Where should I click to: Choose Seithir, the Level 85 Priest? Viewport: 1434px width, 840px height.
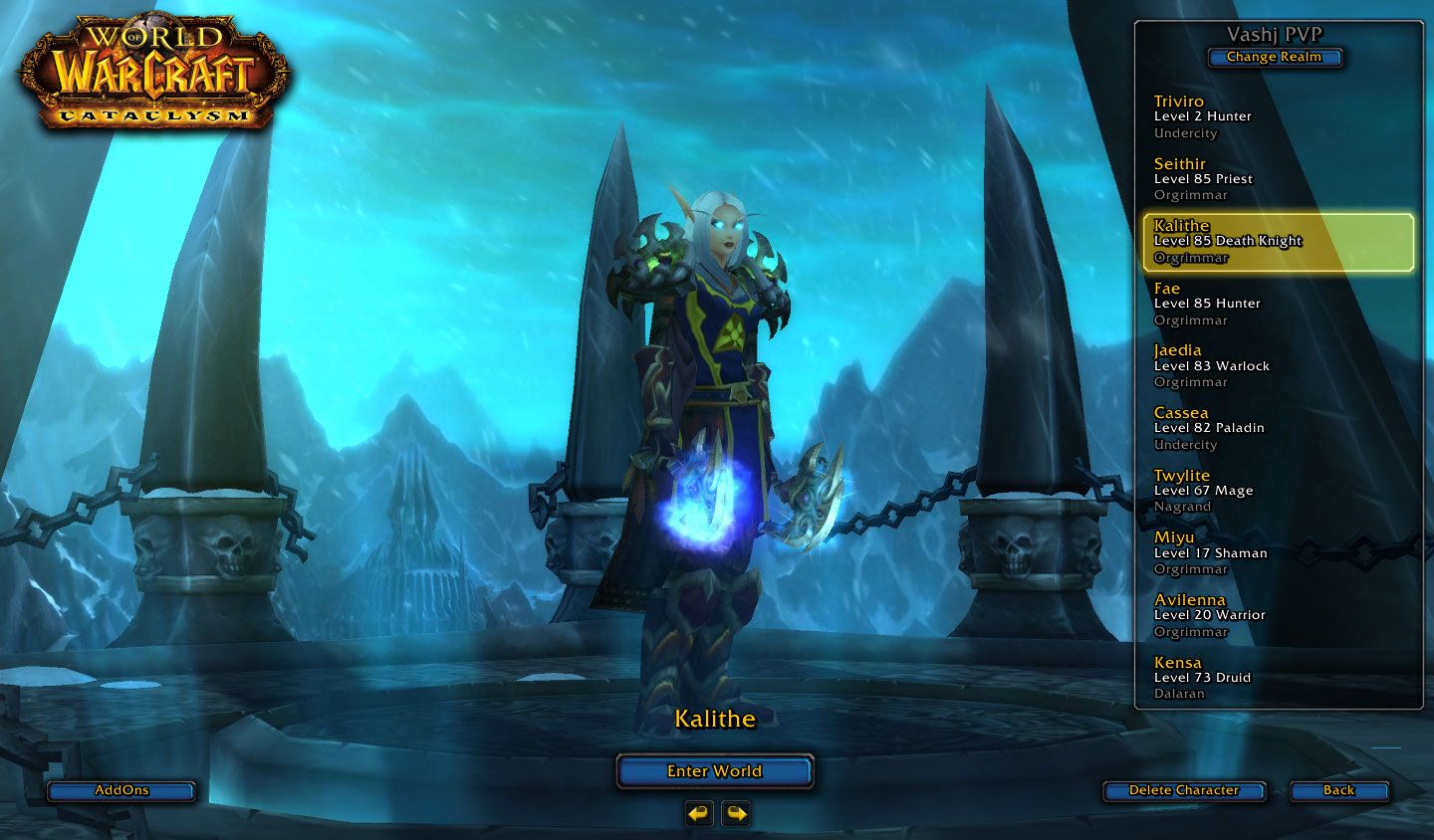[x=1278, y=179]
